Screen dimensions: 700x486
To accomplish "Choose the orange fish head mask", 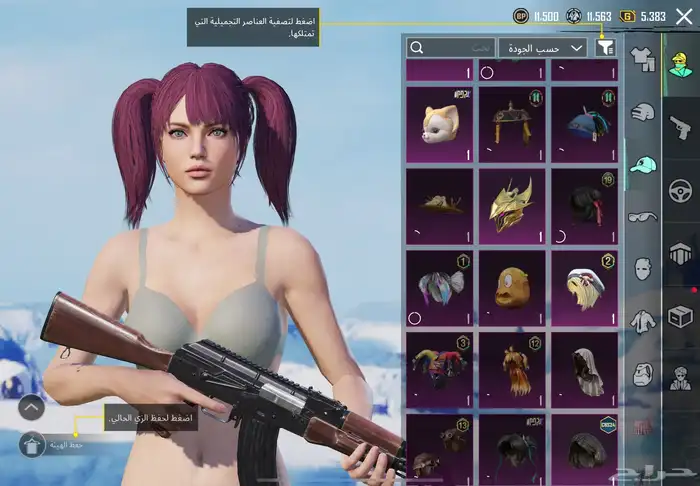I will click(511, 285).
